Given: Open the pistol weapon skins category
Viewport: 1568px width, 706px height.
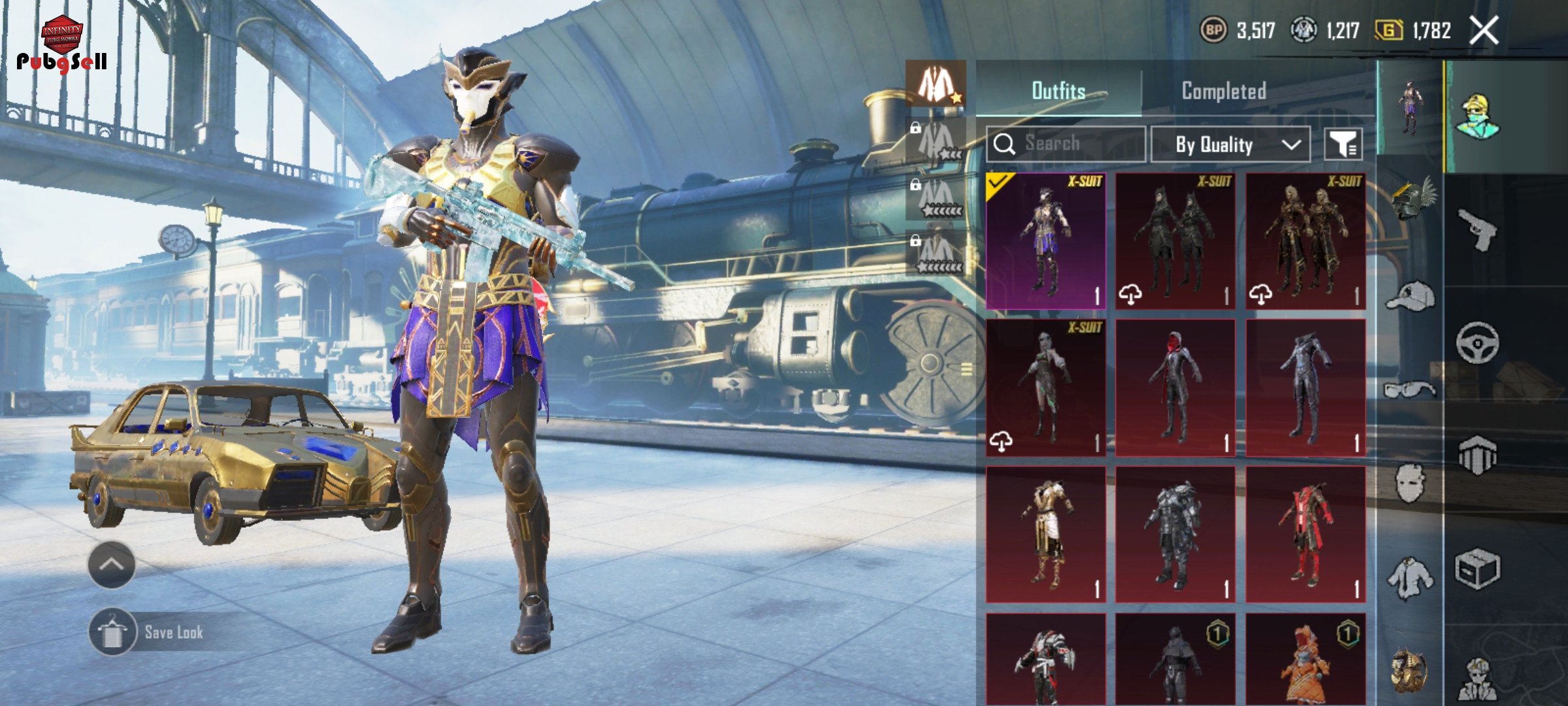Looking at the screenshot, I should pos(1478,230).
